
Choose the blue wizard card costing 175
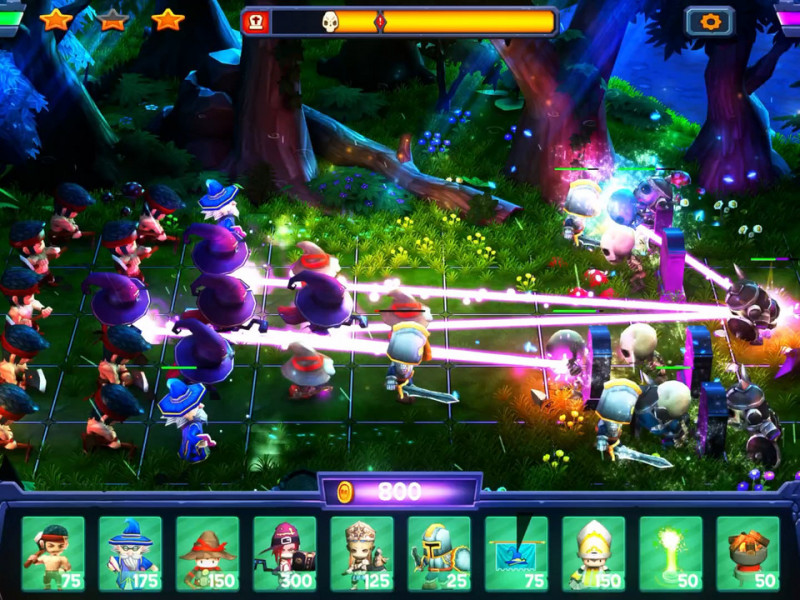130,553
